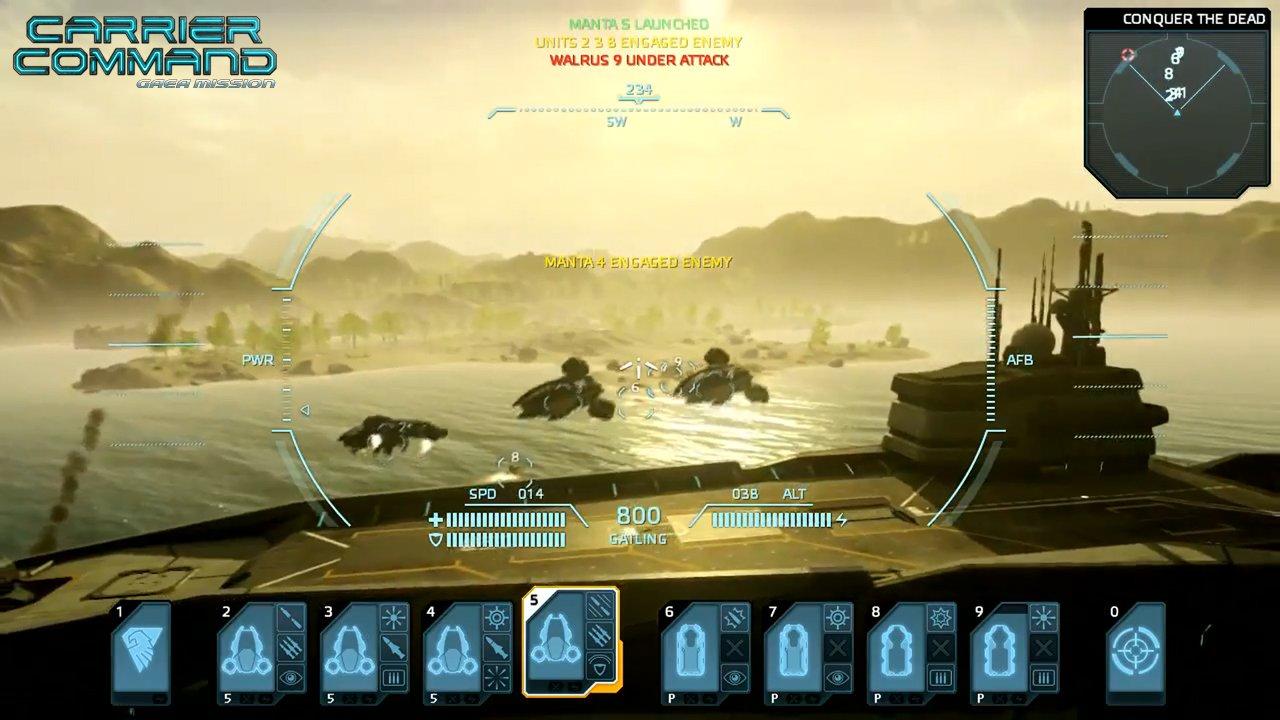Image resolution: width=1280 pixels, height=720 pixels.
Task: Toggle the eye observation icon on Walrus 6
Action: 735,676
